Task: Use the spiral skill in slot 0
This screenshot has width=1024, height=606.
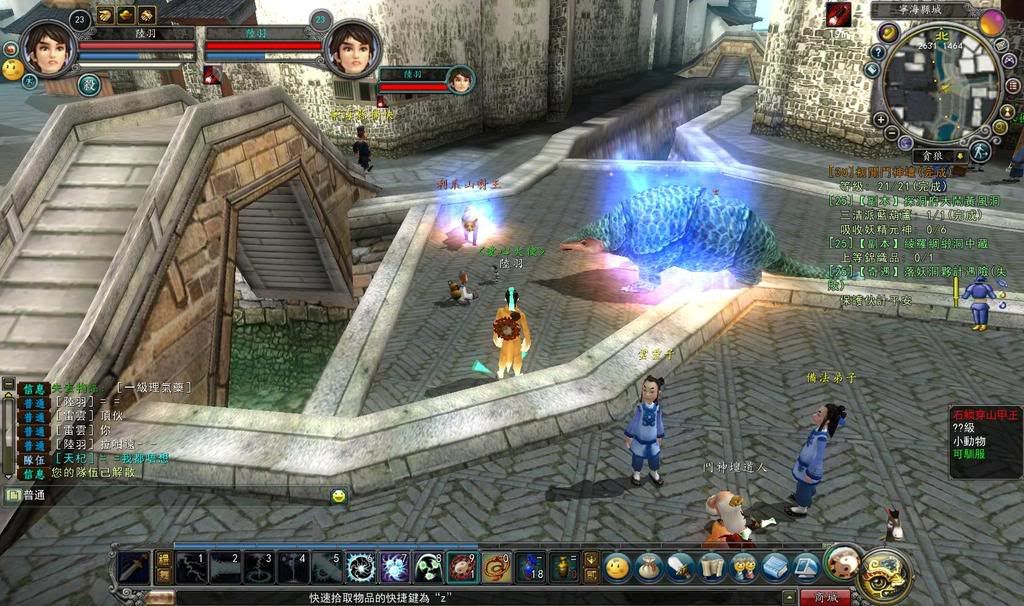Action: coord(496,568)
